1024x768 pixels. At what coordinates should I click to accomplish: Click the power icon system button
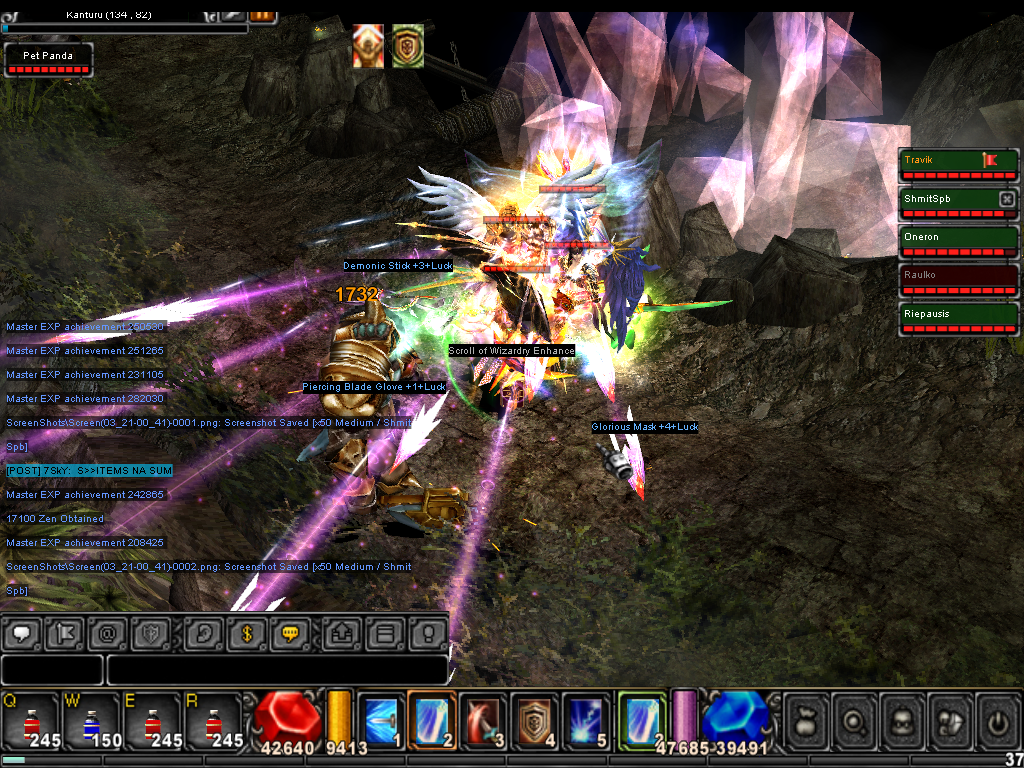point(998,721)
